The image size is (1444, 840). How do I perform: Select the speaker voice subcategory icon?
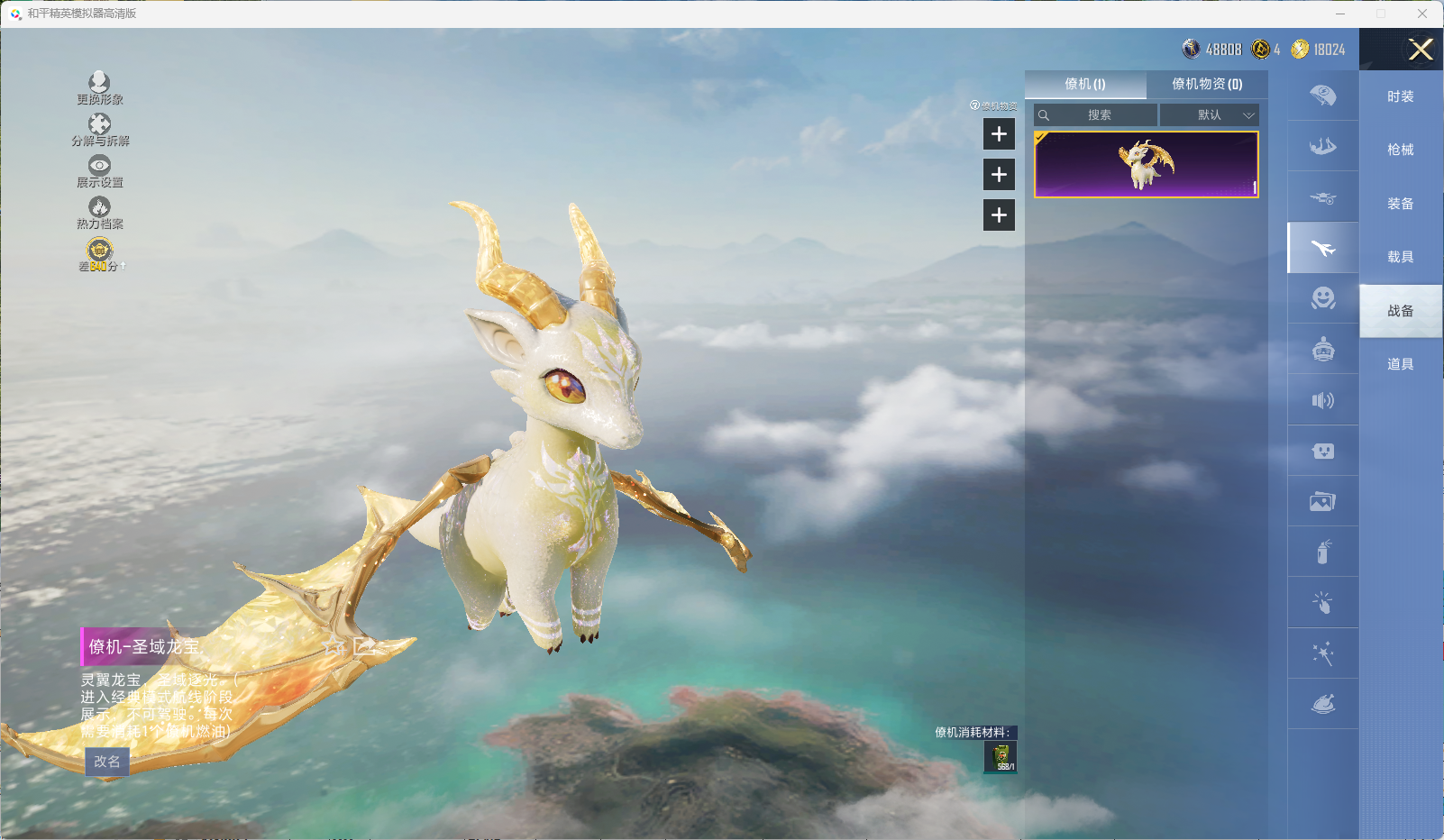(x=1322, y=400)
